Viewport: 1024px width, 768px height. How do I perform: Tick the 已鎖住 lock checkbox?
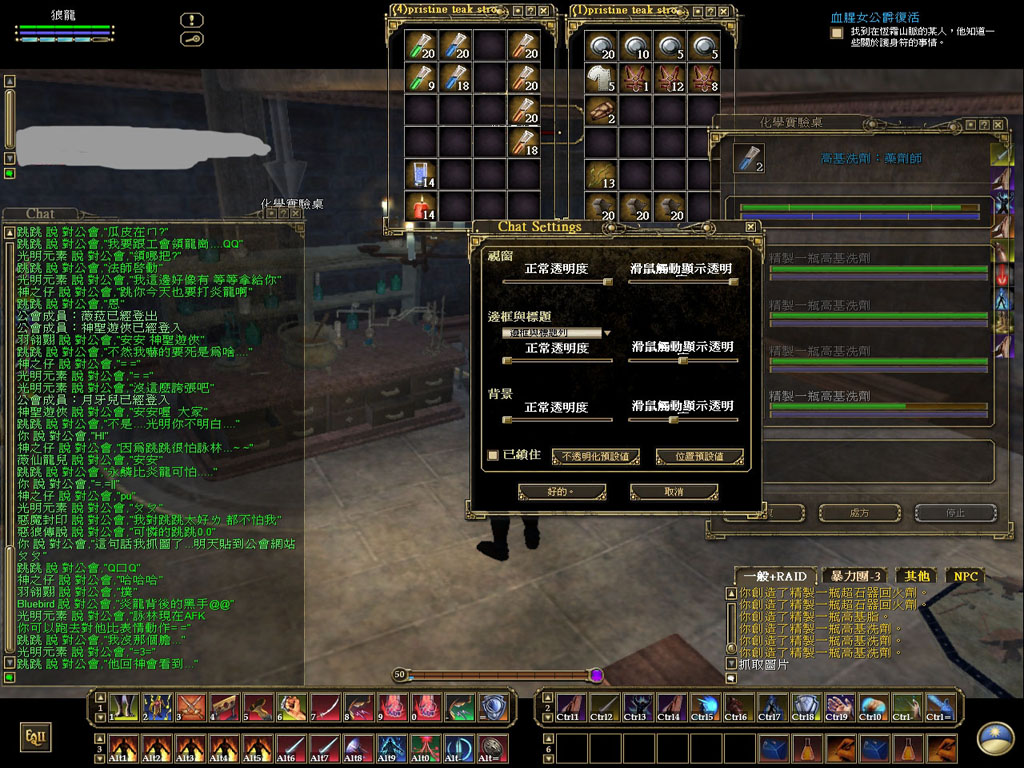click(493, 456)
